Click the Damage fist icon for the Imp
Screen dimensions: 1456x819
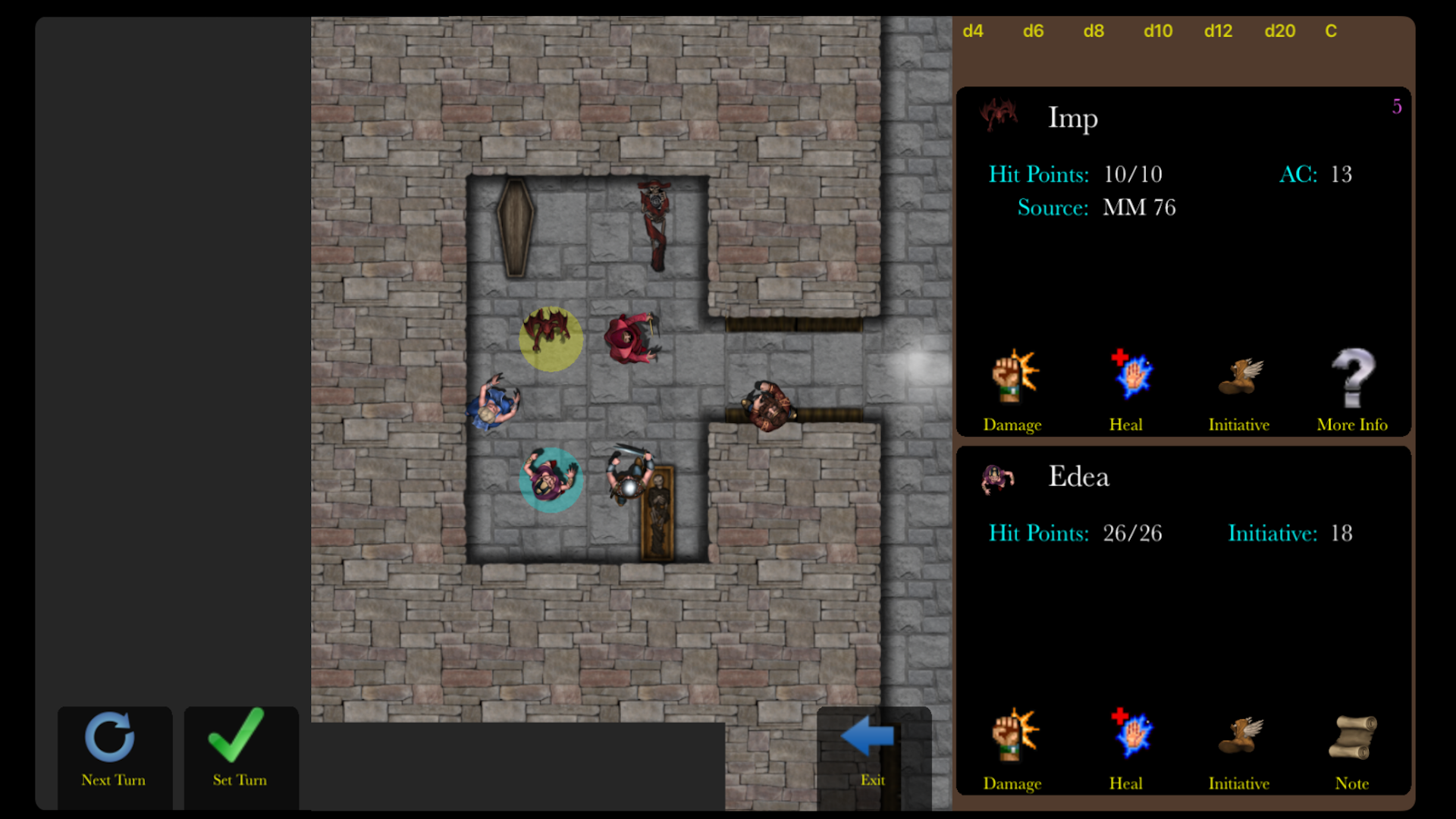tap(1012, 377)
